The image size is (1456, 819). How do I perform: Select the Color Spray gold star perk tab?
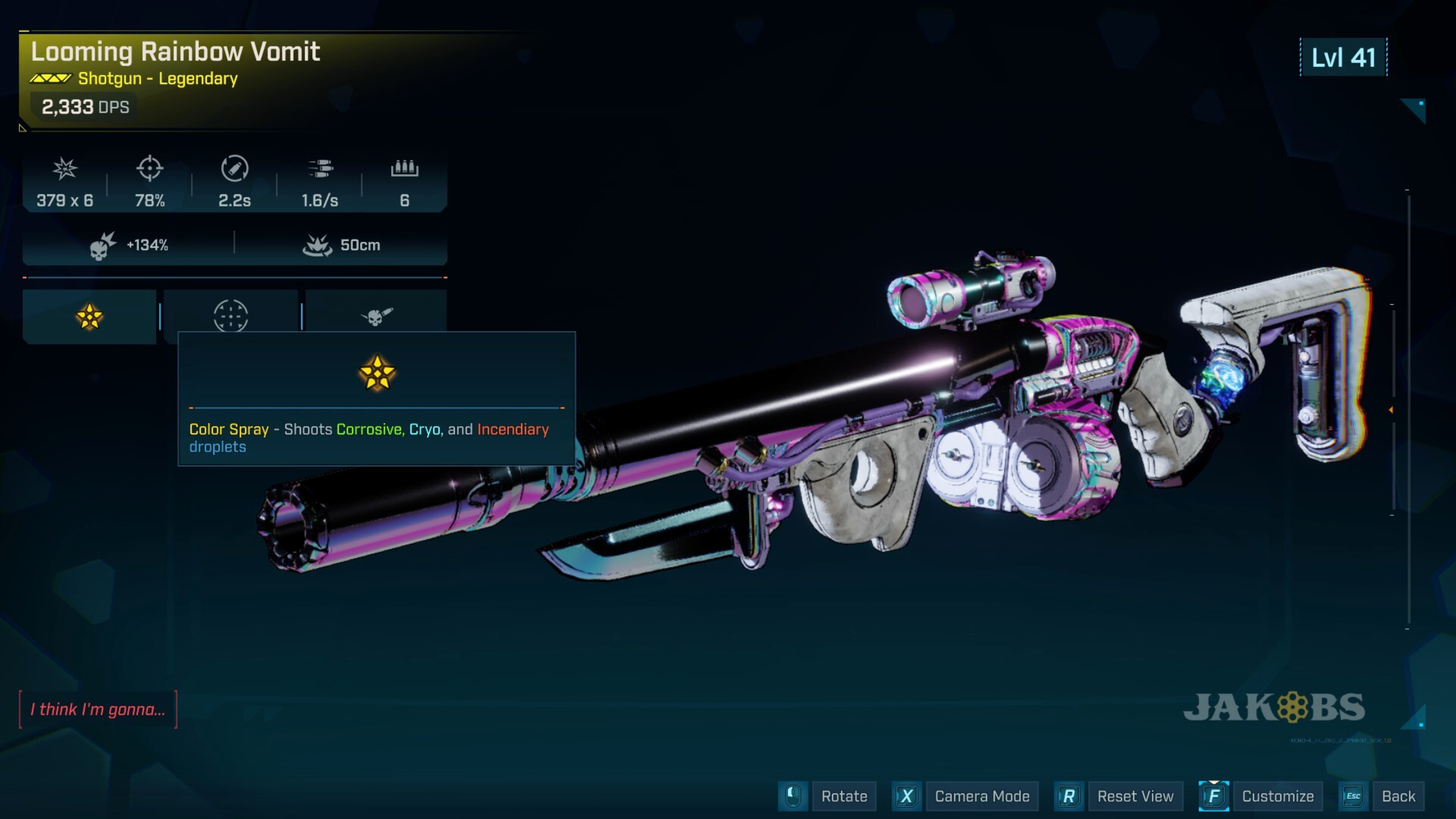click(x=89, y=316)
